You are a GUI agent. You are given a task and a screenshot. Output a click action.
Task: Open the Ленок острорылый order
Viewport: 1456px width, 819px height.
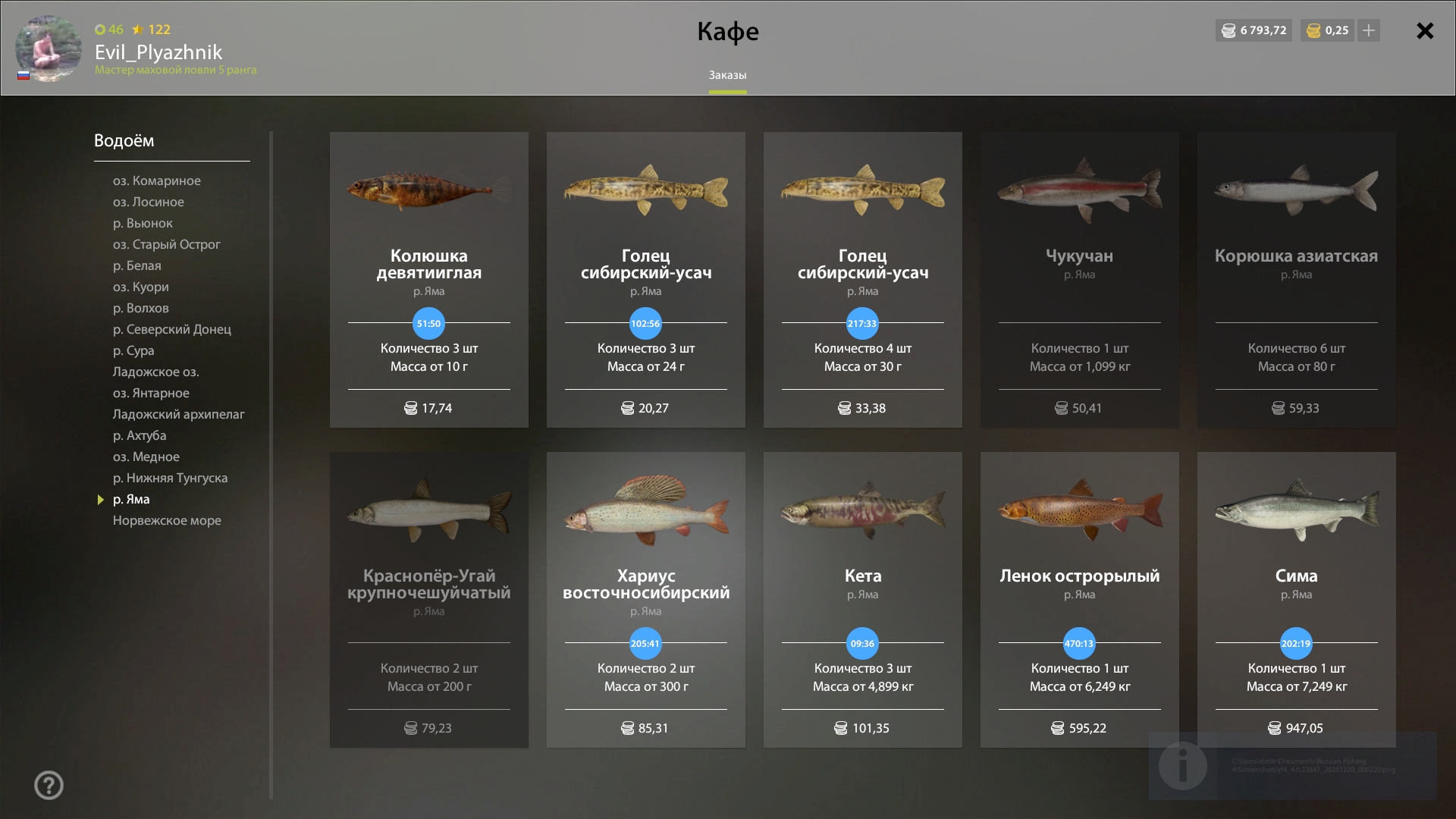1080,600
